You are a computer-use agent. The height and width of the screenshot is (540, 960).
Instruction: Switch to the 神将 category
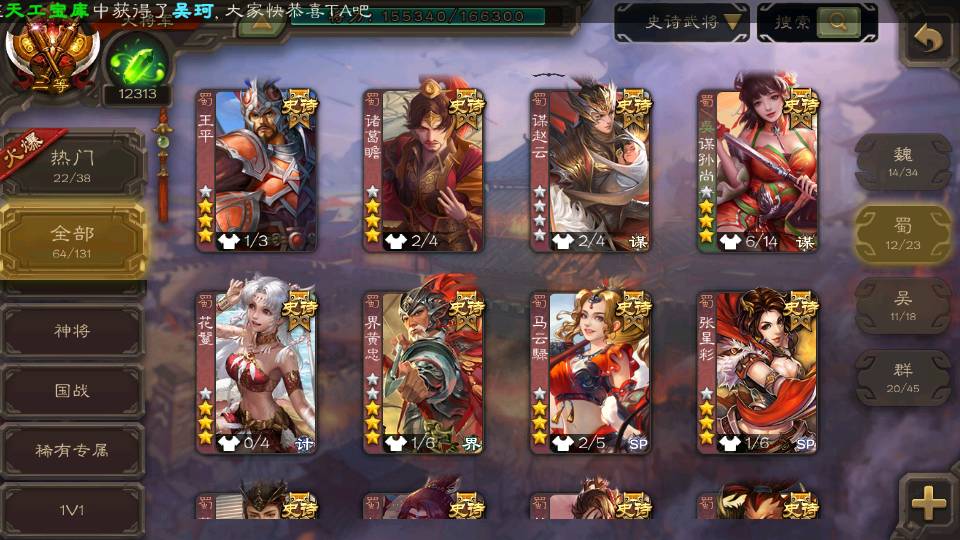point(72,330)
